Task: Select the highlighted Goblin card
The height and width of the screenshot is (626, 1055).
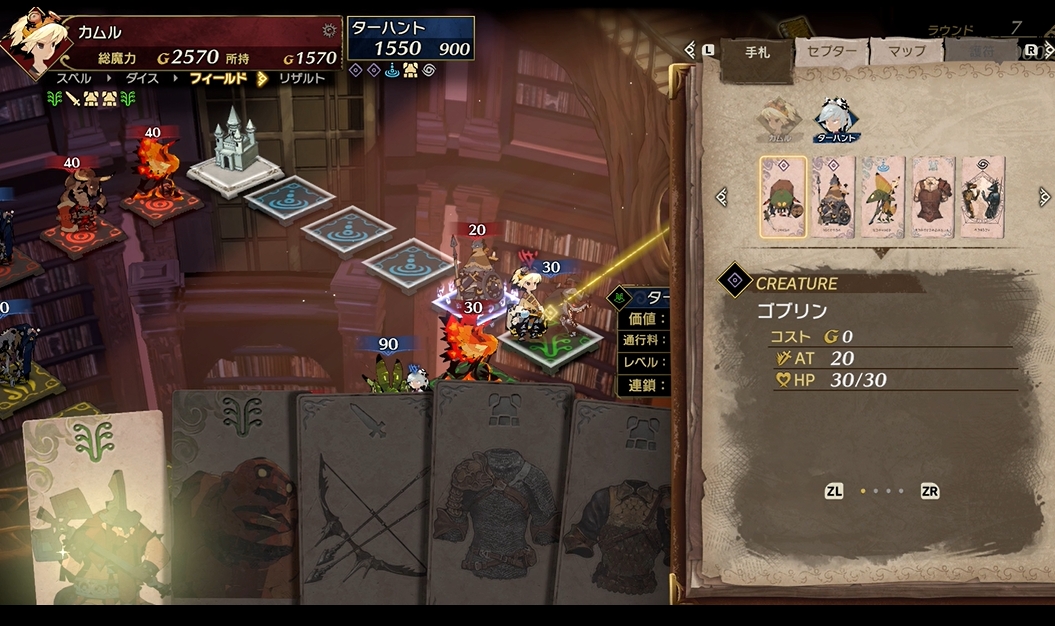Action: 783,197
